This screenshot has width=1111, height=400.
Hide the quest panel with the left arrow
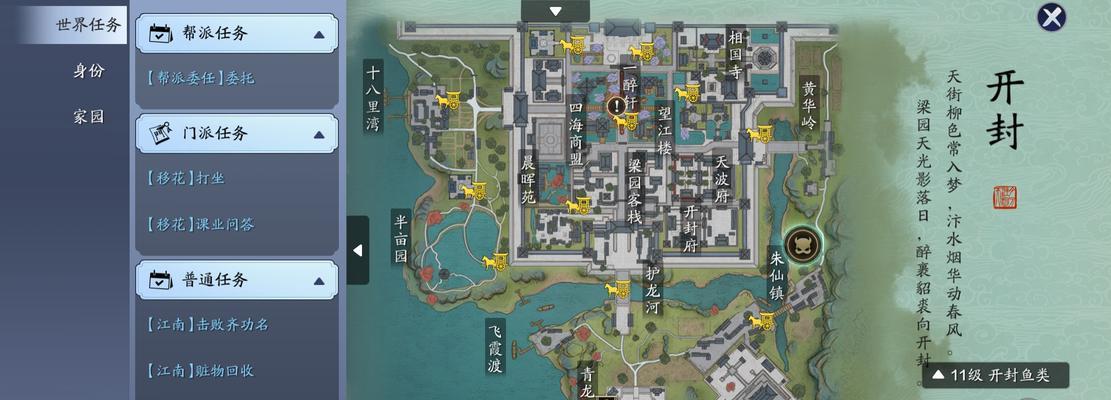358,250
